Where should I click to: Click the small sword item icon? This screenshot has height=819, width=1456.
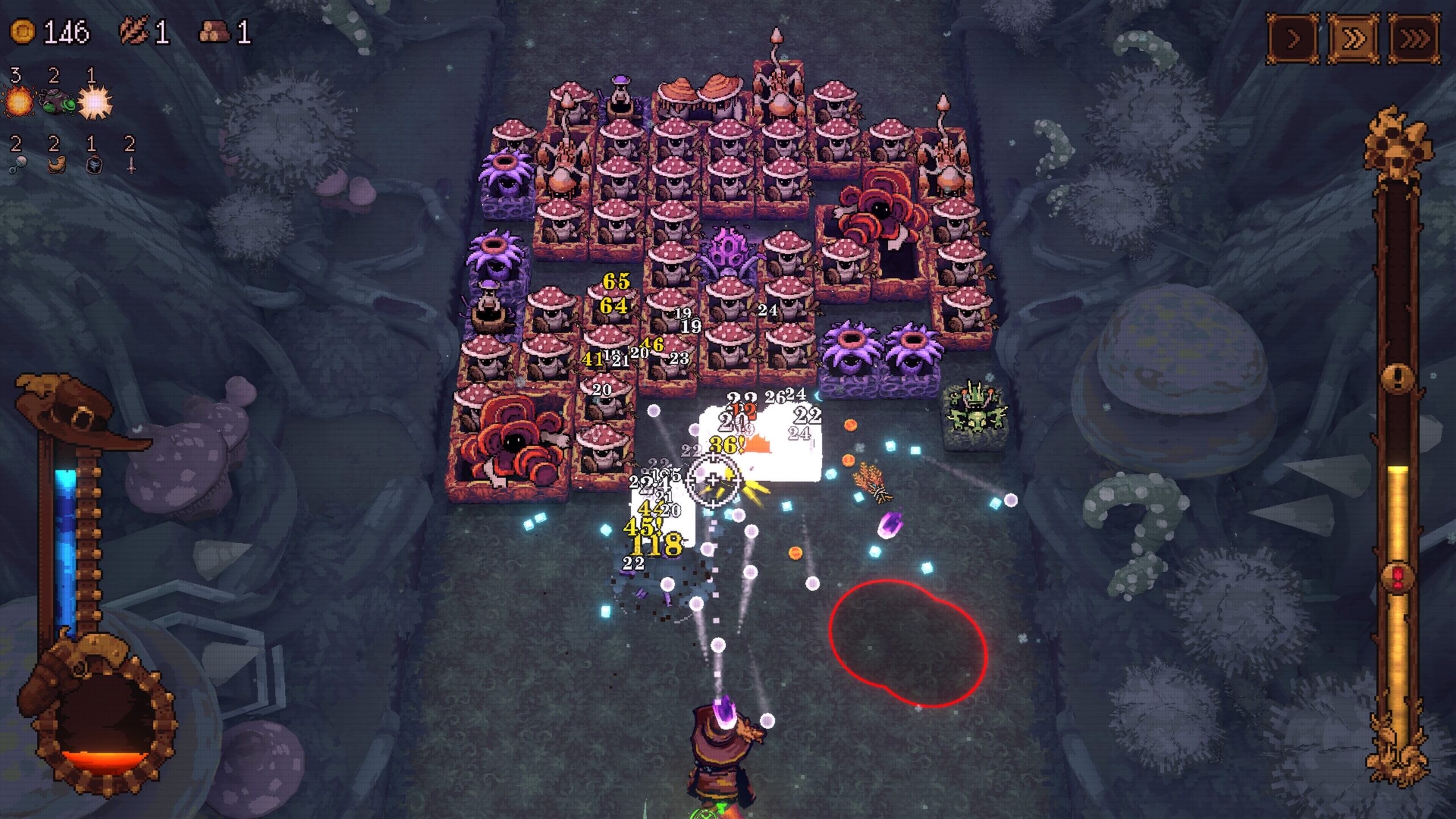point(131,166)
